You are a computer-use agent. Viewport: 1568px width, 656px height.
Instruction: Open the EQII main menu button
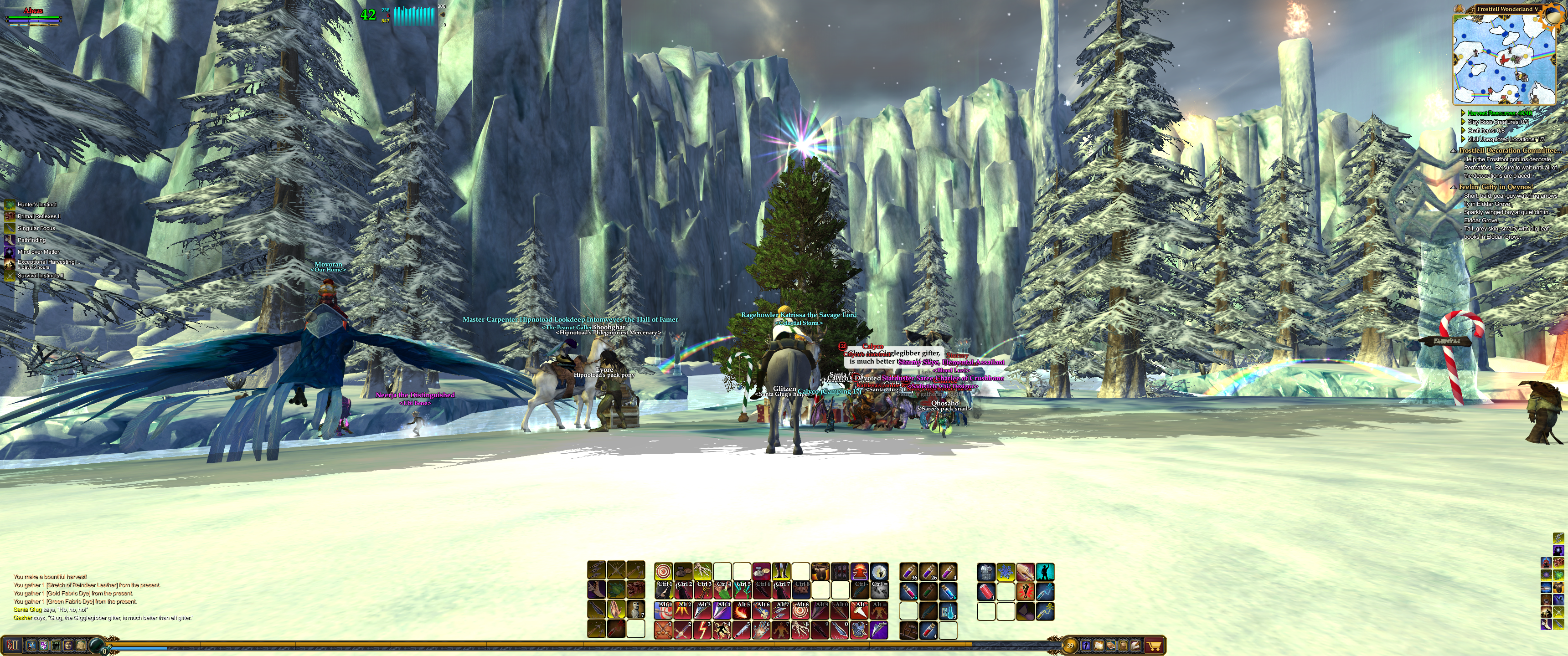coord(13,645)
